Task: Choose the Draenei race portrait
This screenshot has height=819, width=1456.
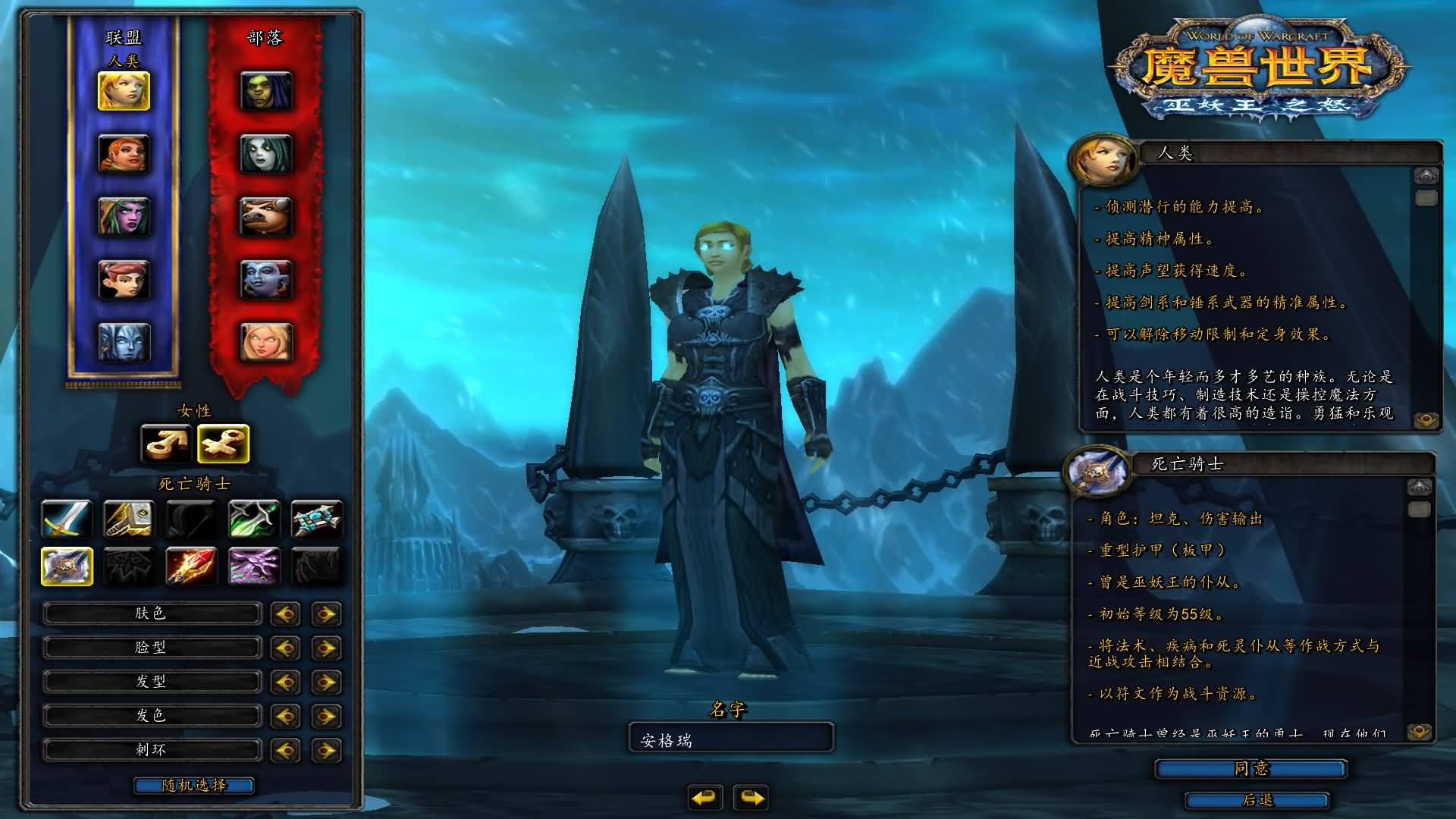Action: [x=124, y=342]
